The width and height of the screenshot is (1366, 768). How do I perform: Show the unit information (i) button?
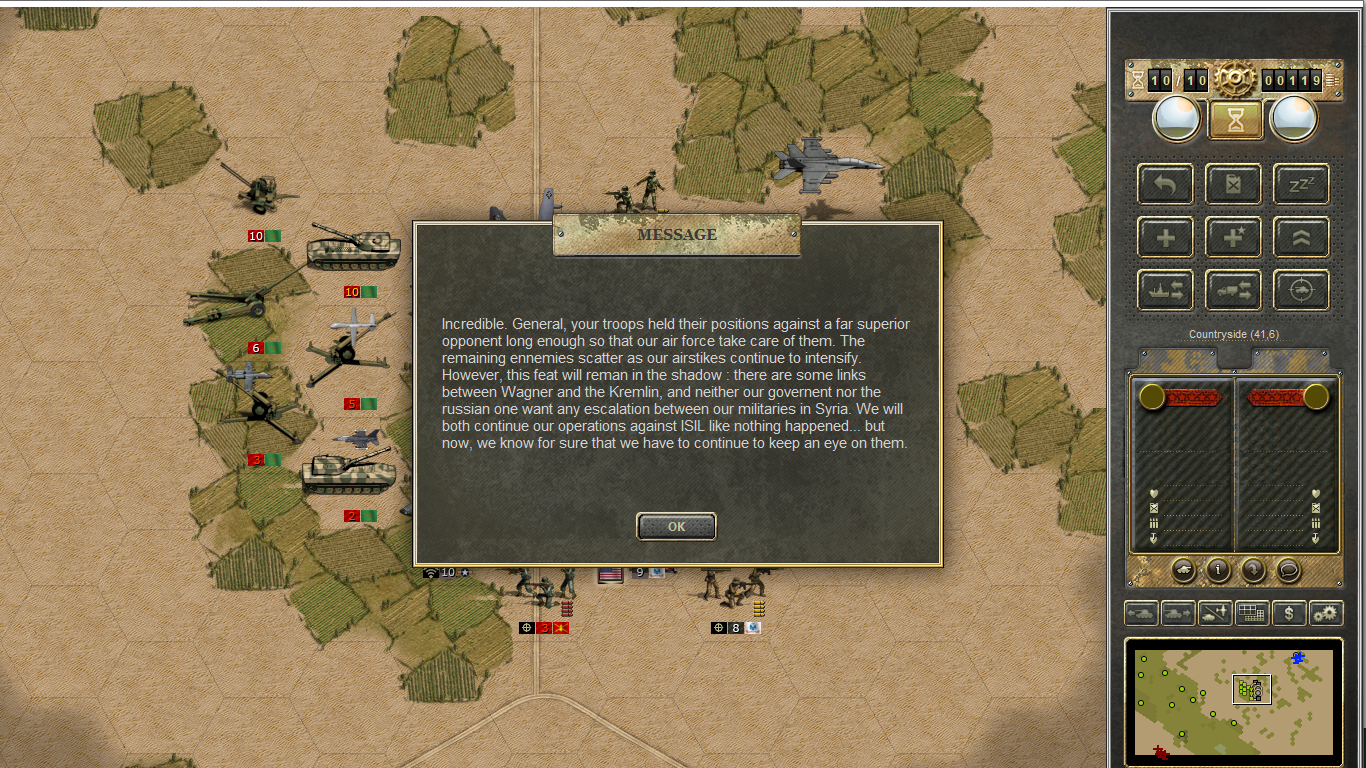1218,570
